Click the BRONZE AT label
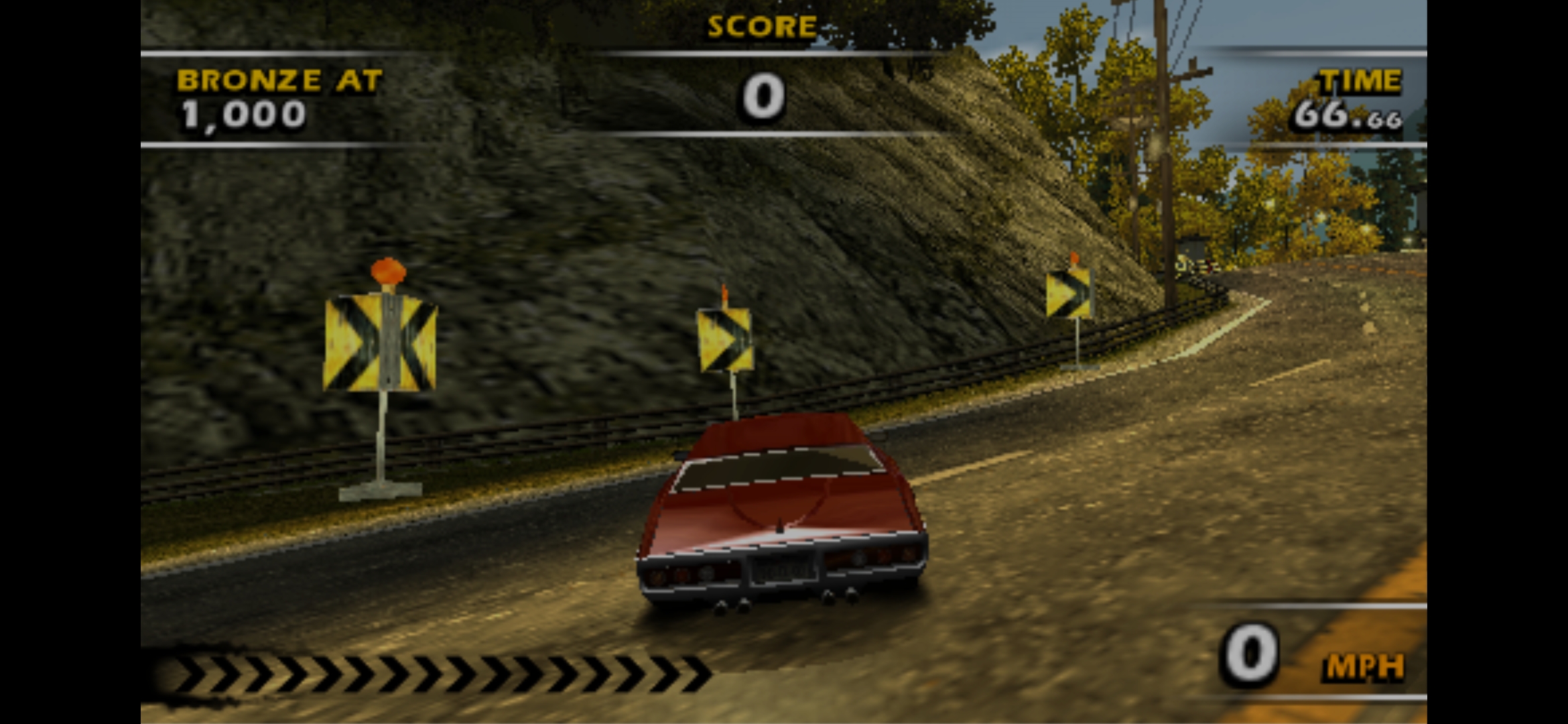 click(278, 79)
